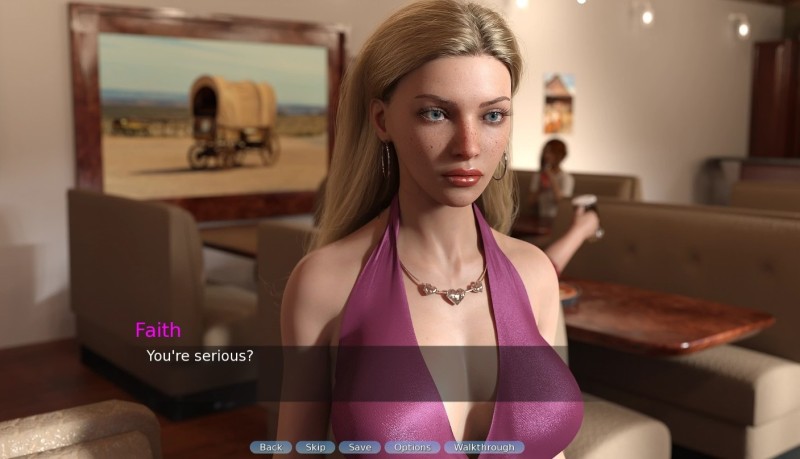The image size is (800, 459).
Task: Open the Save menu
Action: click(x=359, y=447)
